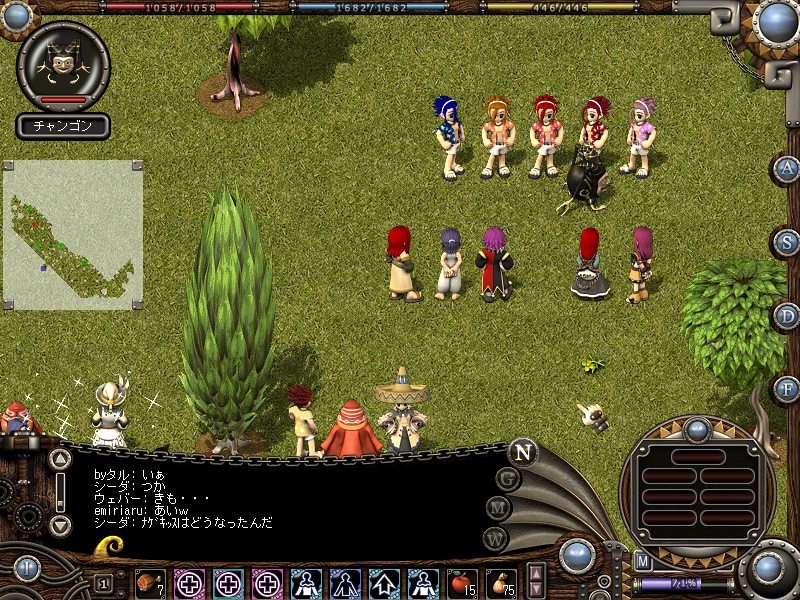Click the blue orb in bottom-left corner
Image resolution: width=800 pixels, height=600 pixels.
(x=26, y=569)
